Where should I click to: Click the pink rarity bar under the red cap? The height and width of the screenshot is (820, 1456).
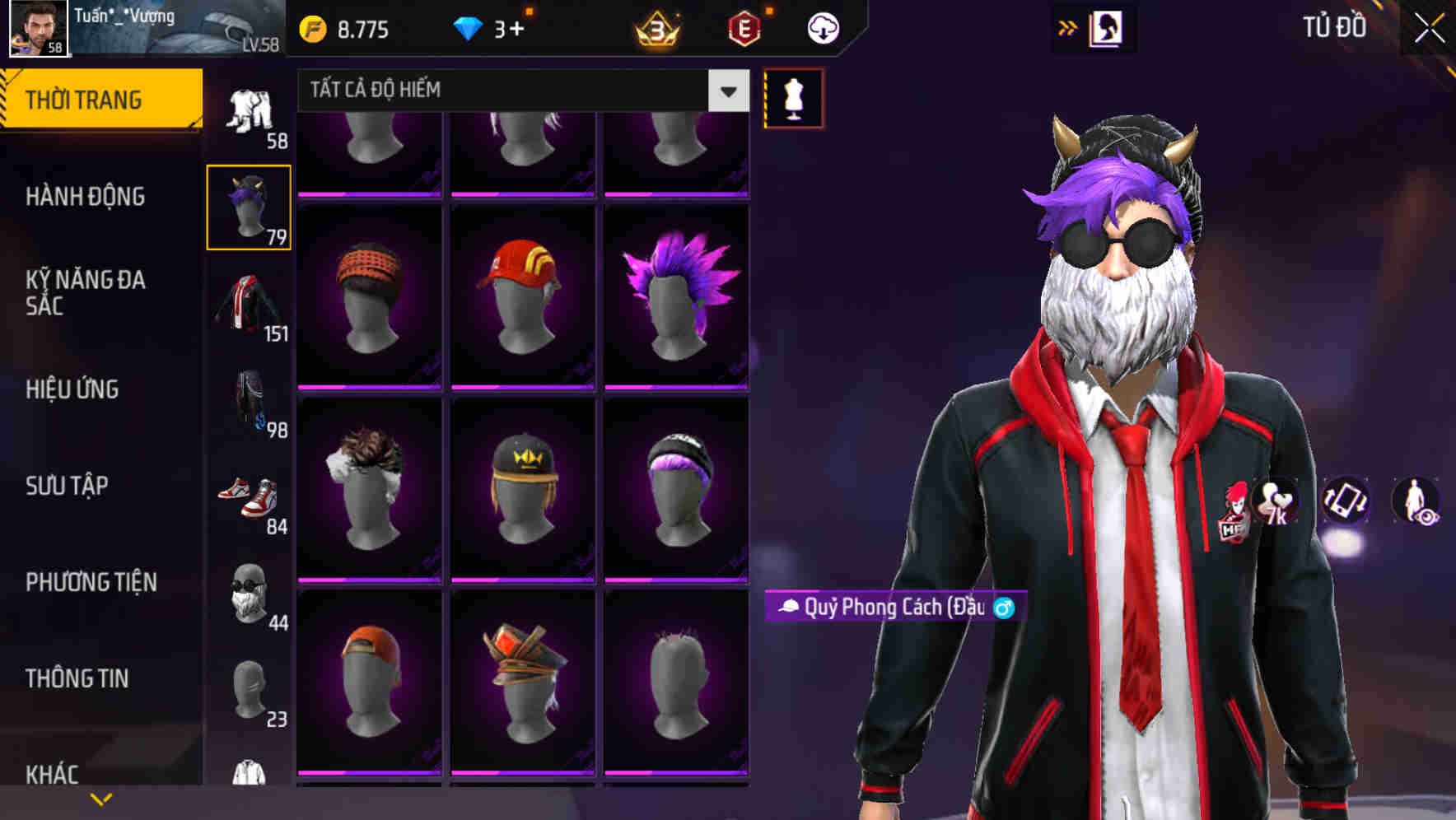pyautogui.click(x=523, y=388)
